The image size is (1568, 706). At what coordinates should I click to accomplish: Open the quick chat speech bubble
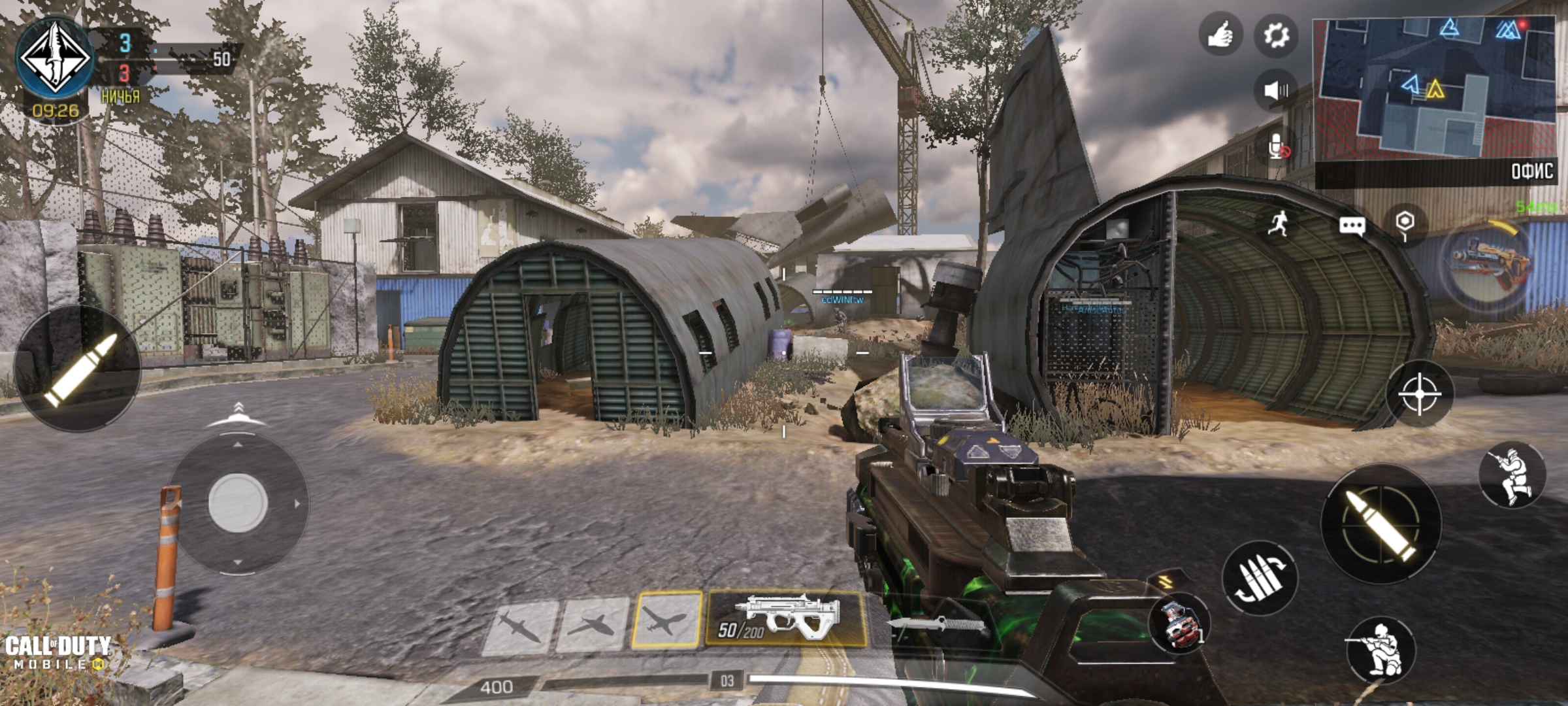click(x=1351, y=226)
